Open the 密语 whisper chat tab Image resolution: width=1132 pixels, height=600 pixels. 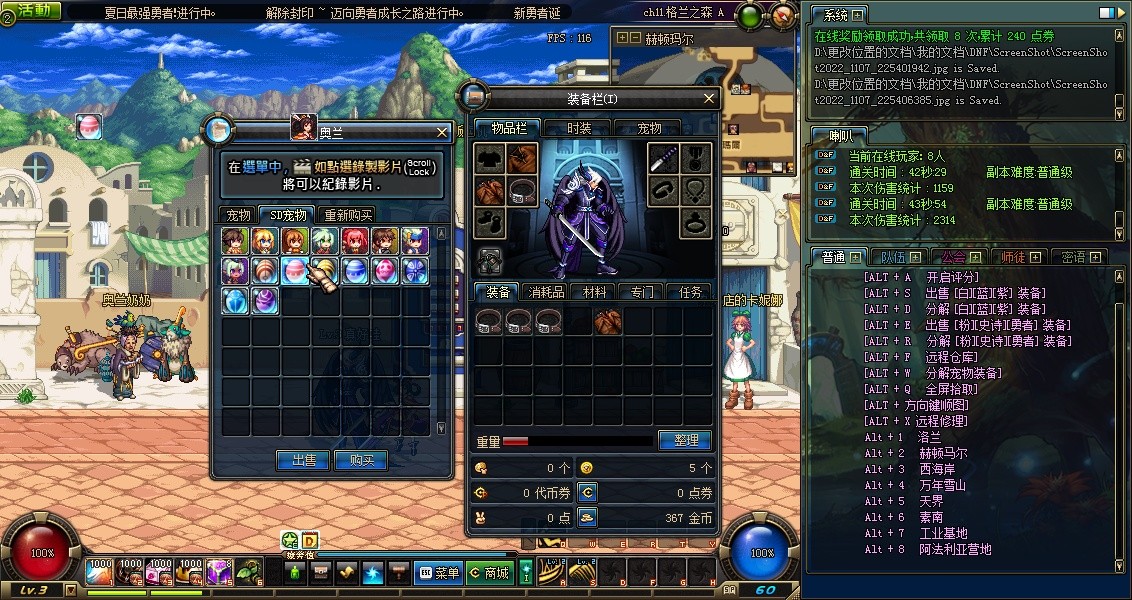coord(1076,257)
